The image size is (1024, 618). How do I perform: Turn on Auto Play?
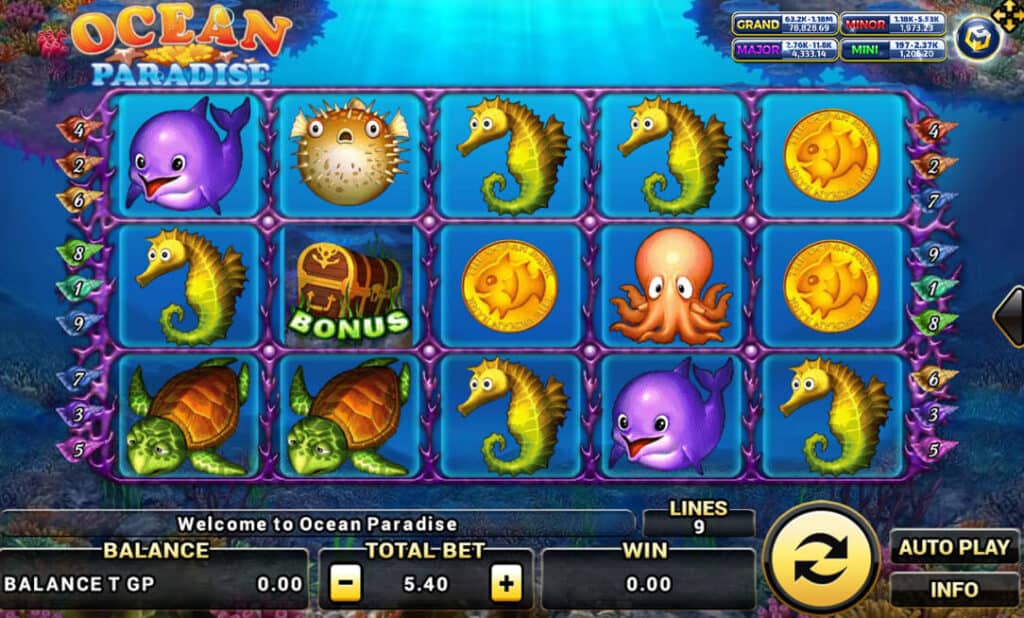tap(954, 548)
